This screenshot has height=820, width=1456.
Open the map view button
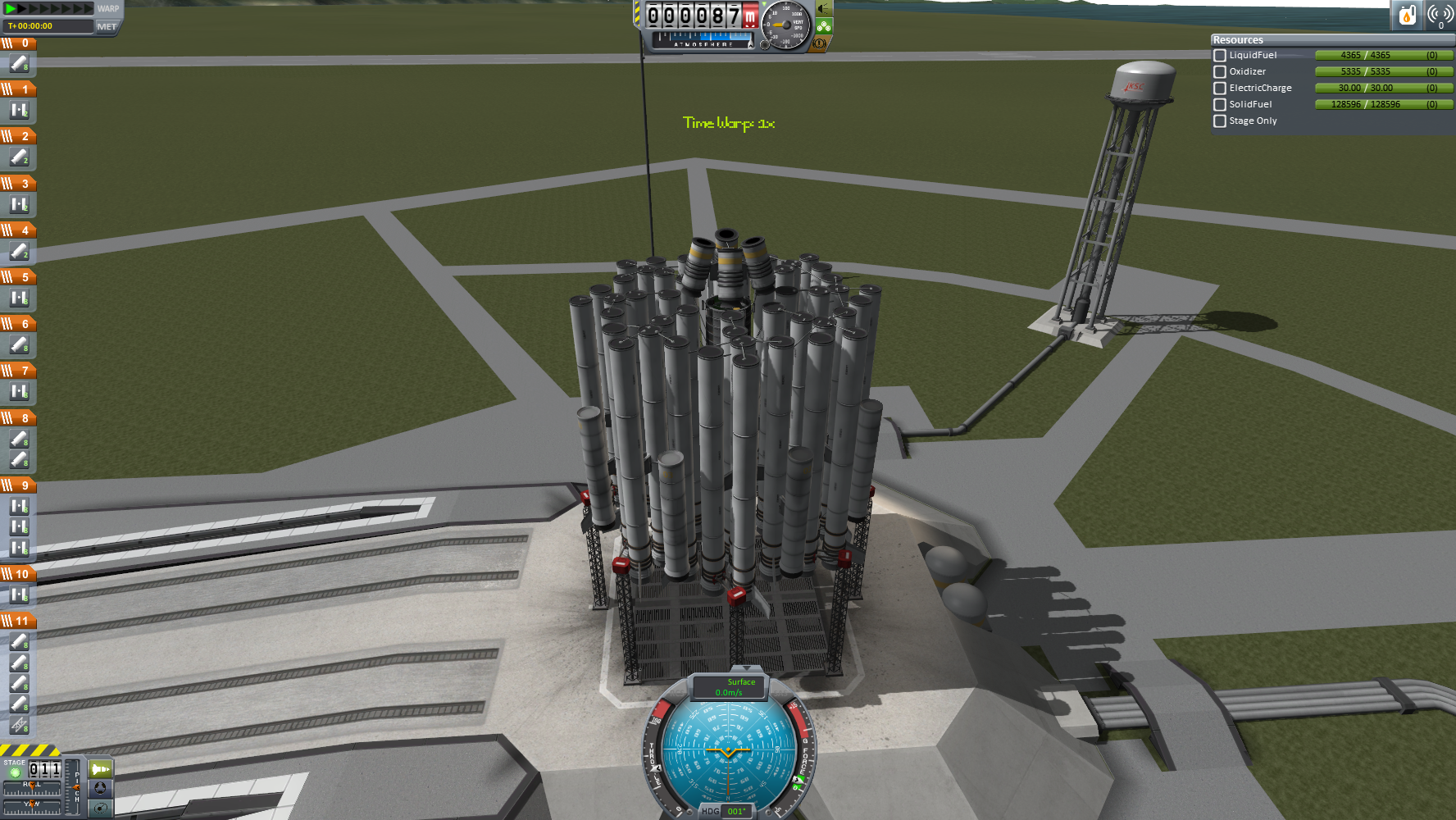click(100, 809)
